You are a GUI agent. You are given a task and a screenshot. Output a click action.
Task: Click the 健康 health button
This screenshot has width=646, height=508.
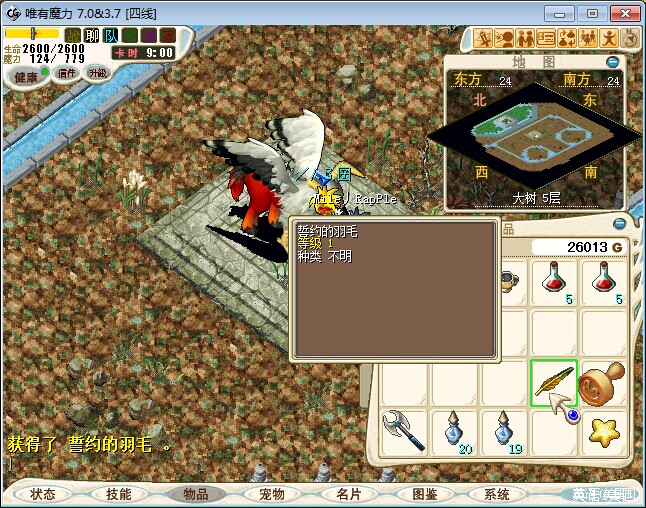click(x=27, y=77)
